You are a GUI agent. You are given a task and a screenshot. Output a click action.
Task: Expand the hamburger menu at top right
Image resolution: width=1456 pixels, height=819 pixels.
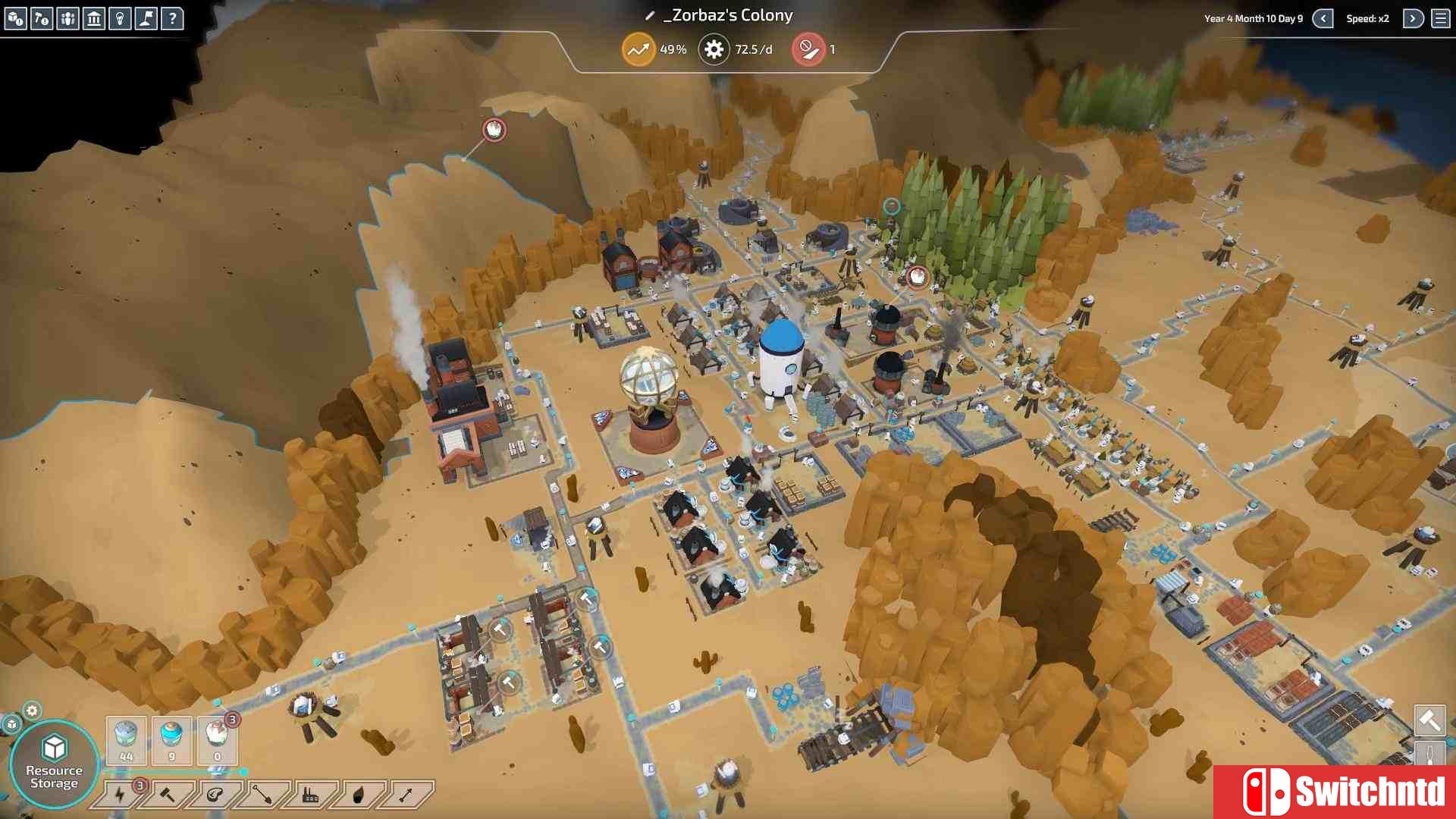point(1441,19)
